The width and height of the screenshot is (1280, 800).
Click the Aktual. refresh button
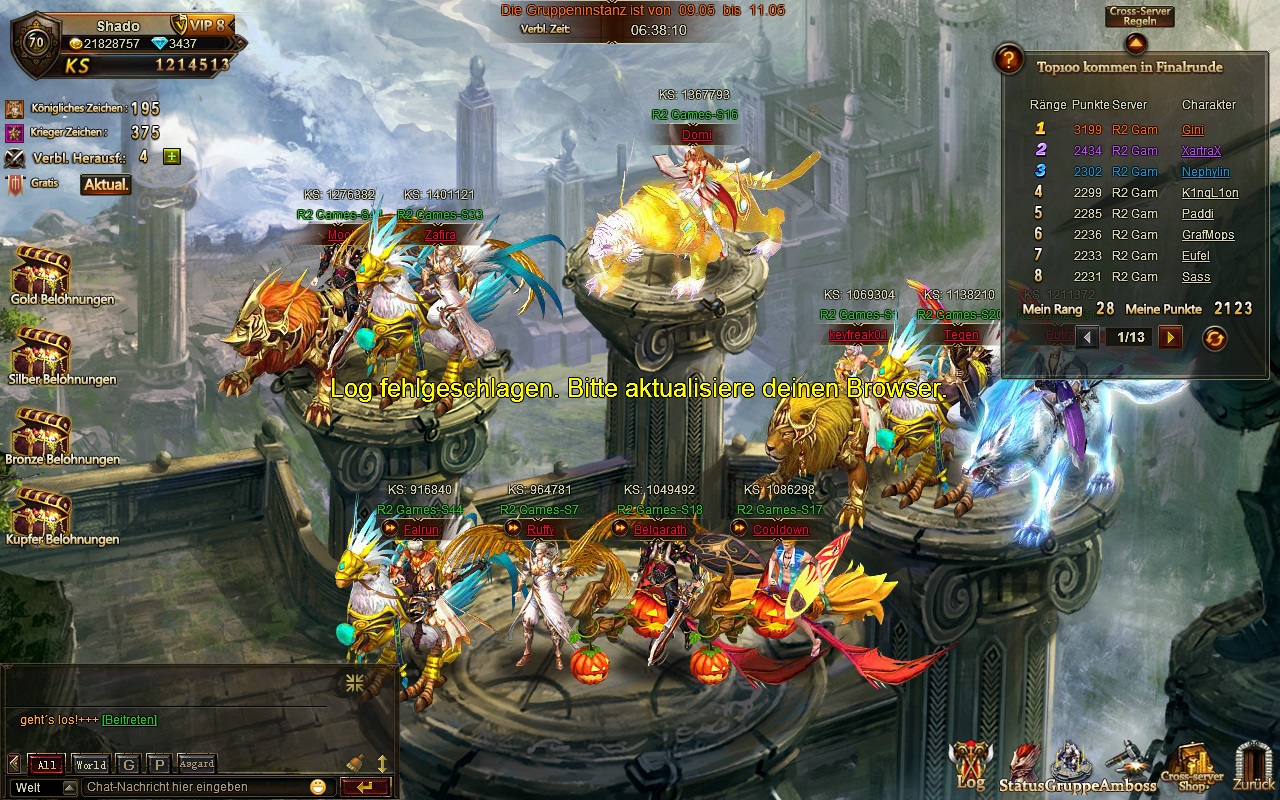point(106,185)
